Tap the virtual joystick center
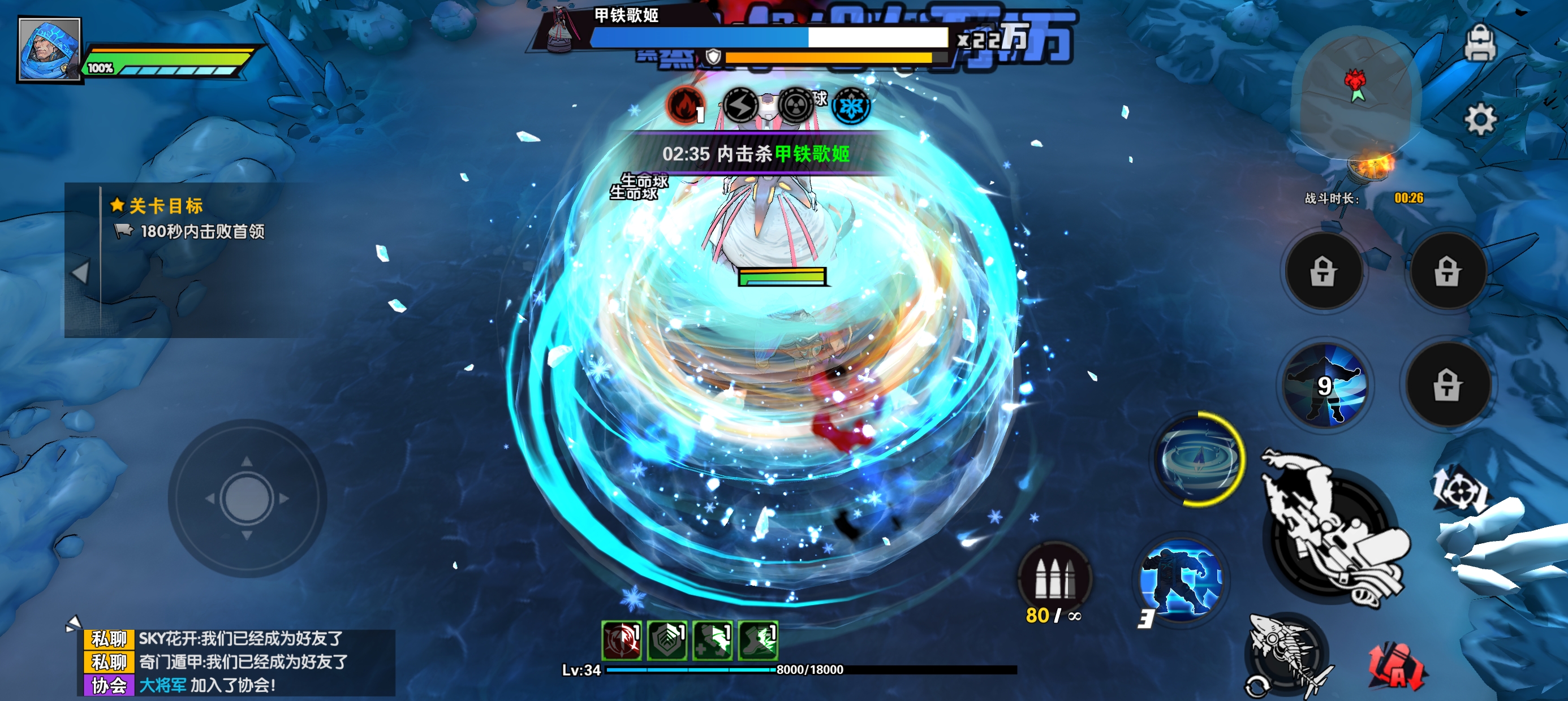This screenshot has width=1568, height=701. click(247, 499)
